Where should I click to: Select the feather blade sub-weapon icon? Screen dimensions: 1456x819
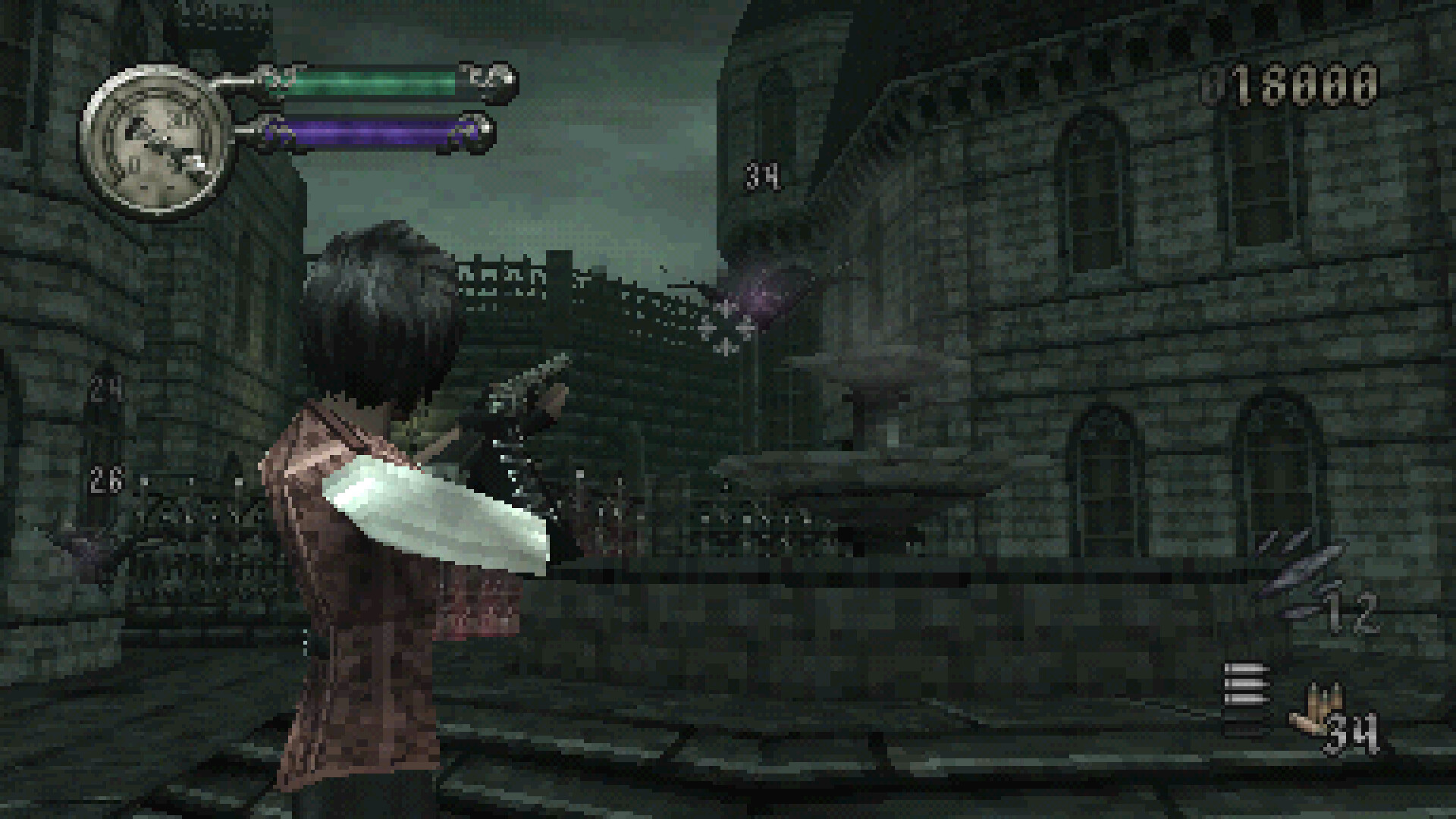click(1298, 571)
